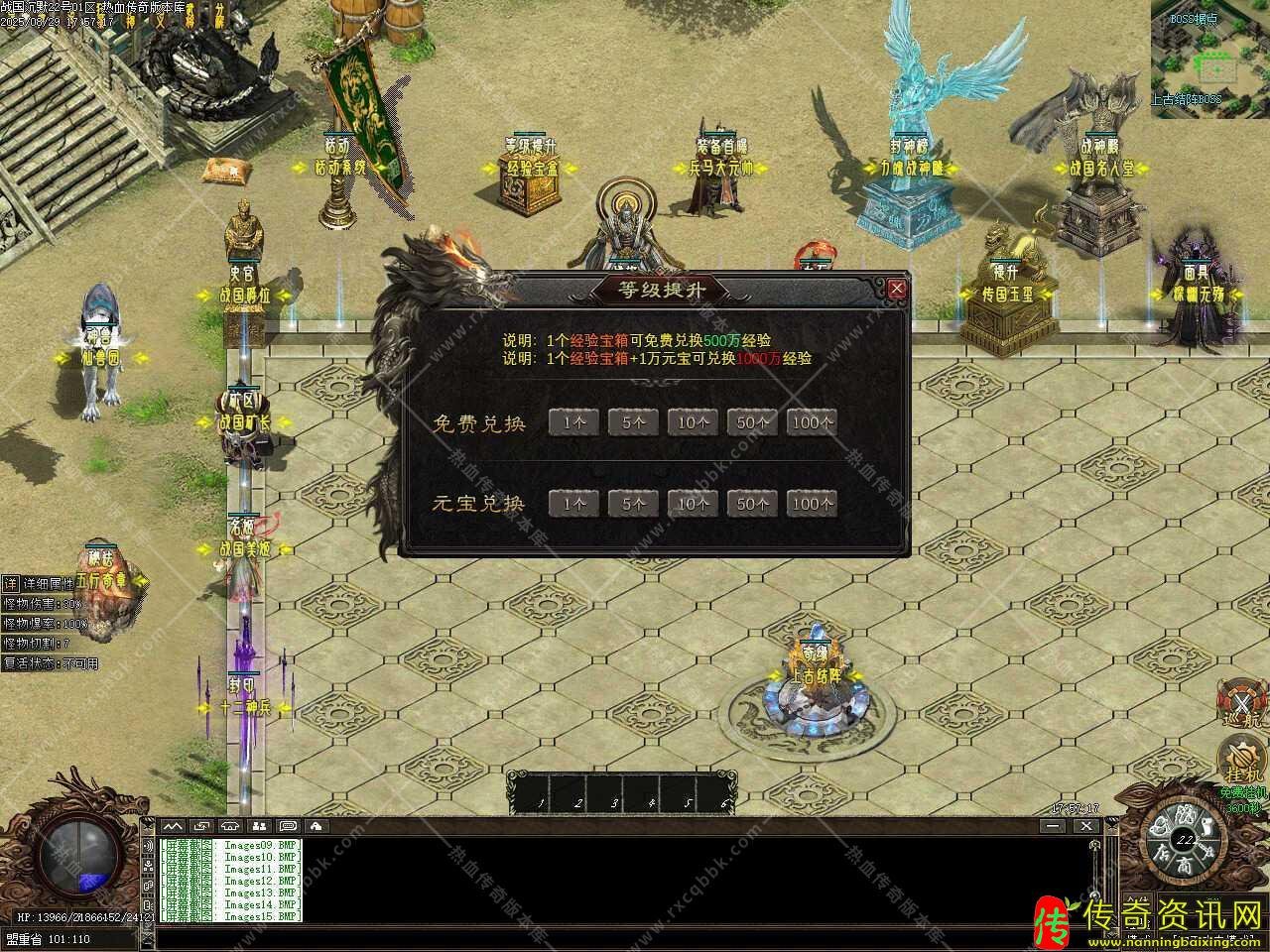Minimize the chat window

click(1055, 825)
